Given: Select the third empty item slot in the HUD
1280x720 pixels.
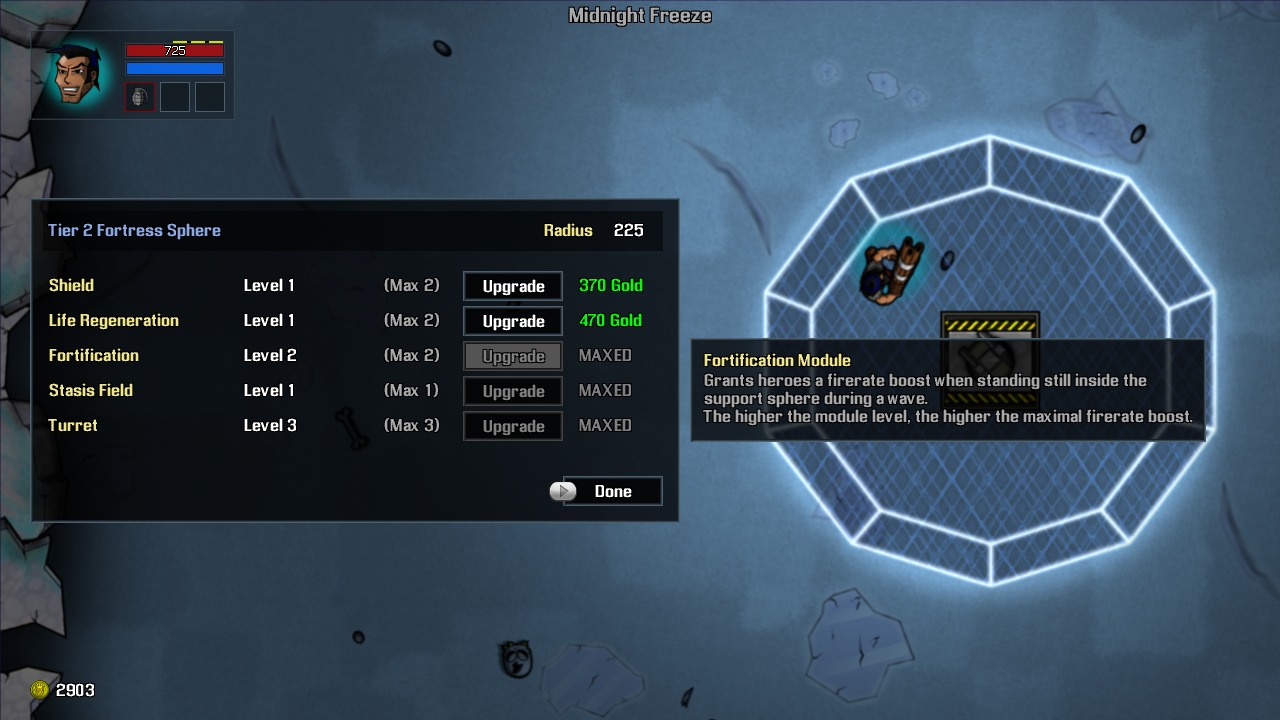Looking at the screenshot, I should 209,96.
